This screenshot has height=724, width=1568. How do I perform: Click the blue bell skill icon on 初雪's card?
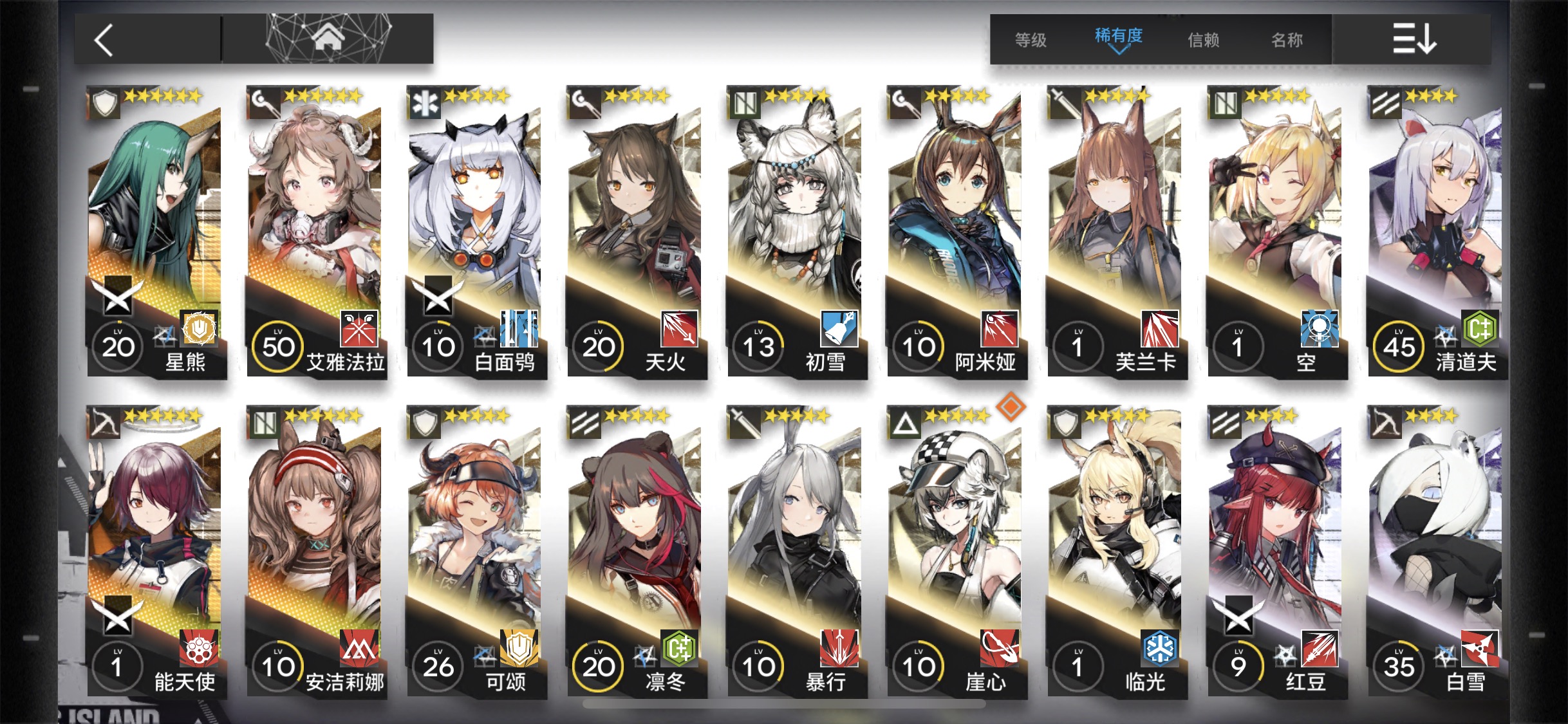[841, 328]
